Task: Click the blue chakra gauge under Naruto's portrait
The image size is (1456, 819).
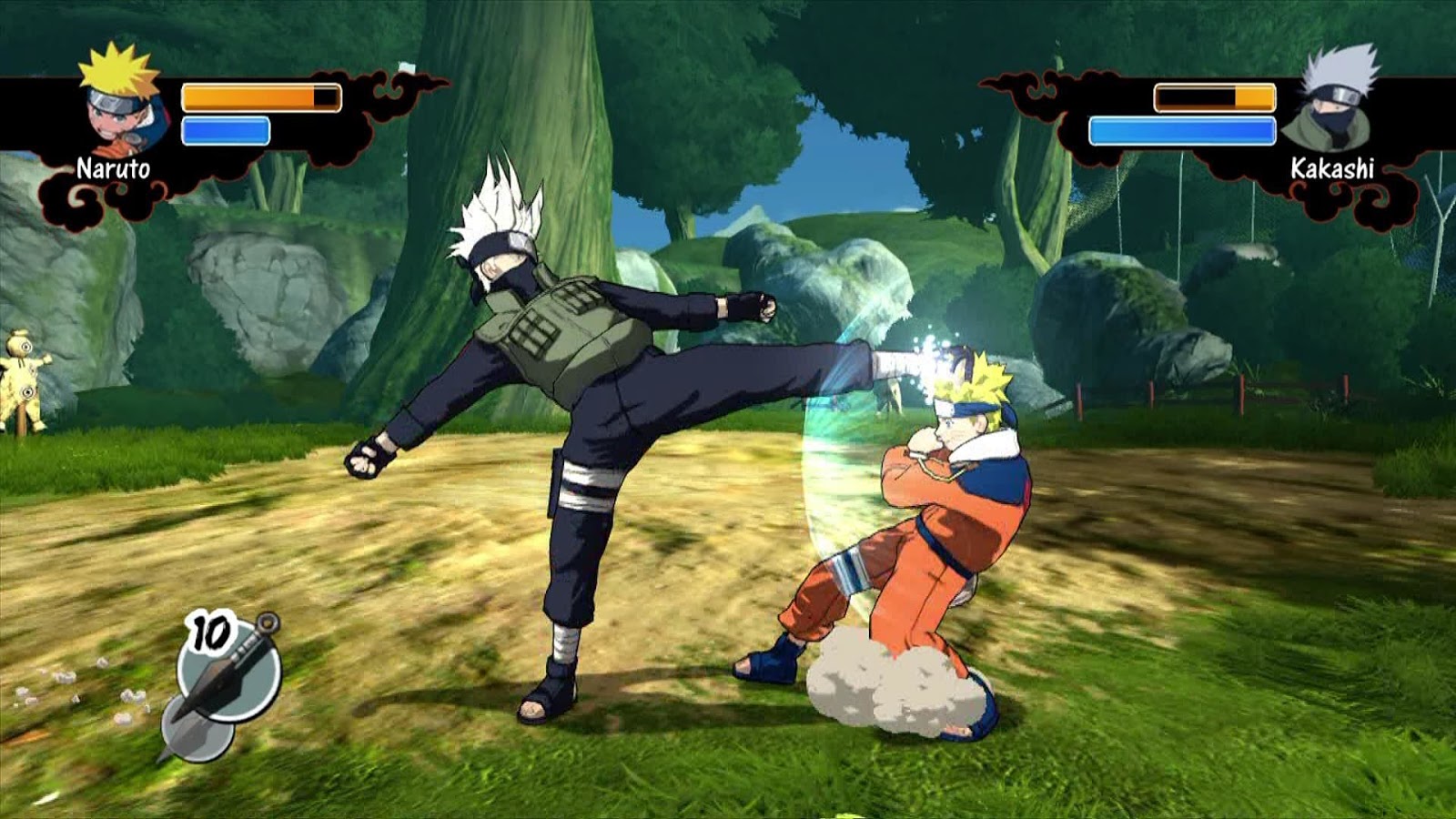Action: tap(226, 129)
